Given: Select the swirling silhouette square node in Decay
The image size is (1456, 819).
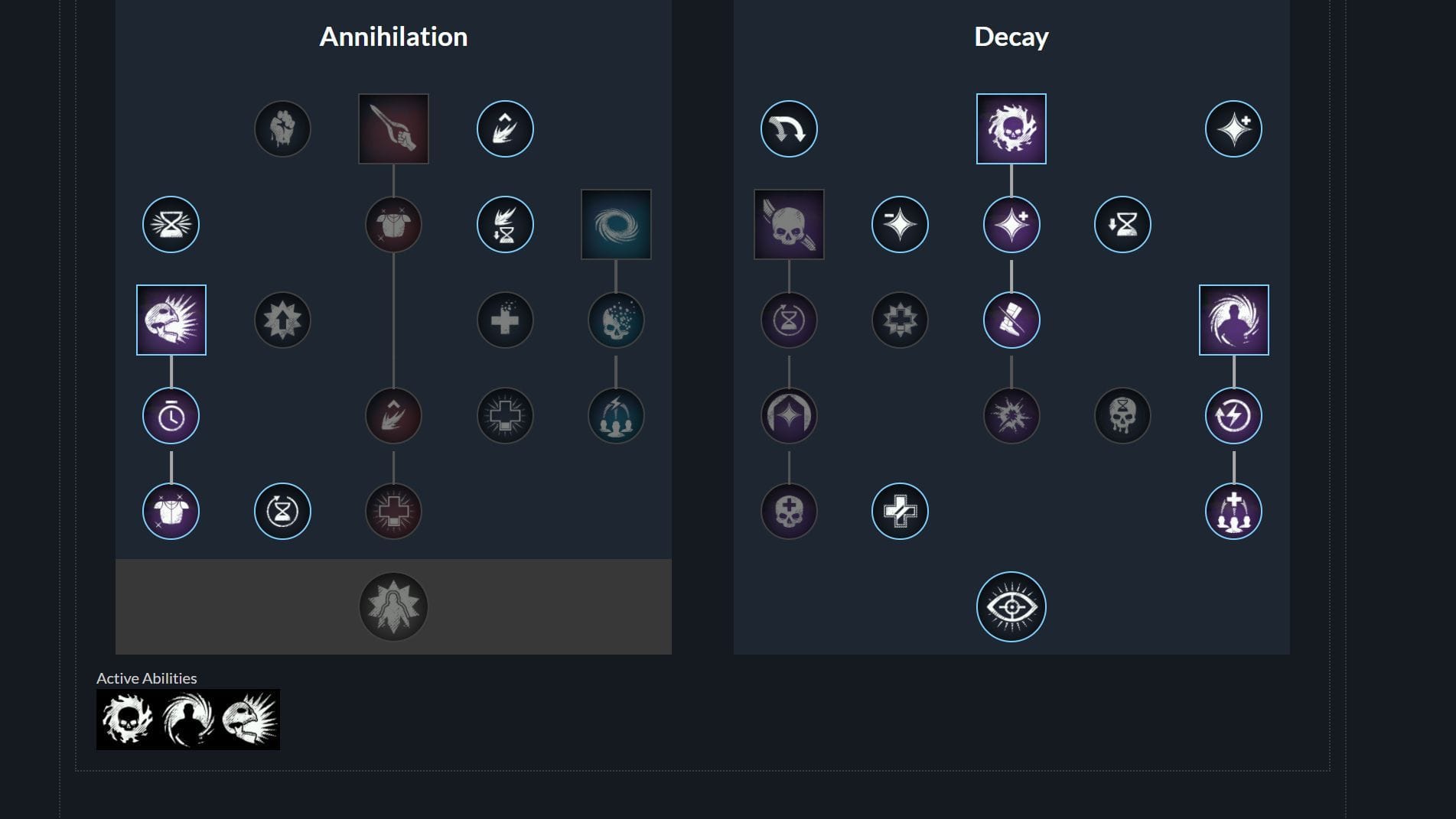Looking at the screenshot, I should tap(1233, 319).
